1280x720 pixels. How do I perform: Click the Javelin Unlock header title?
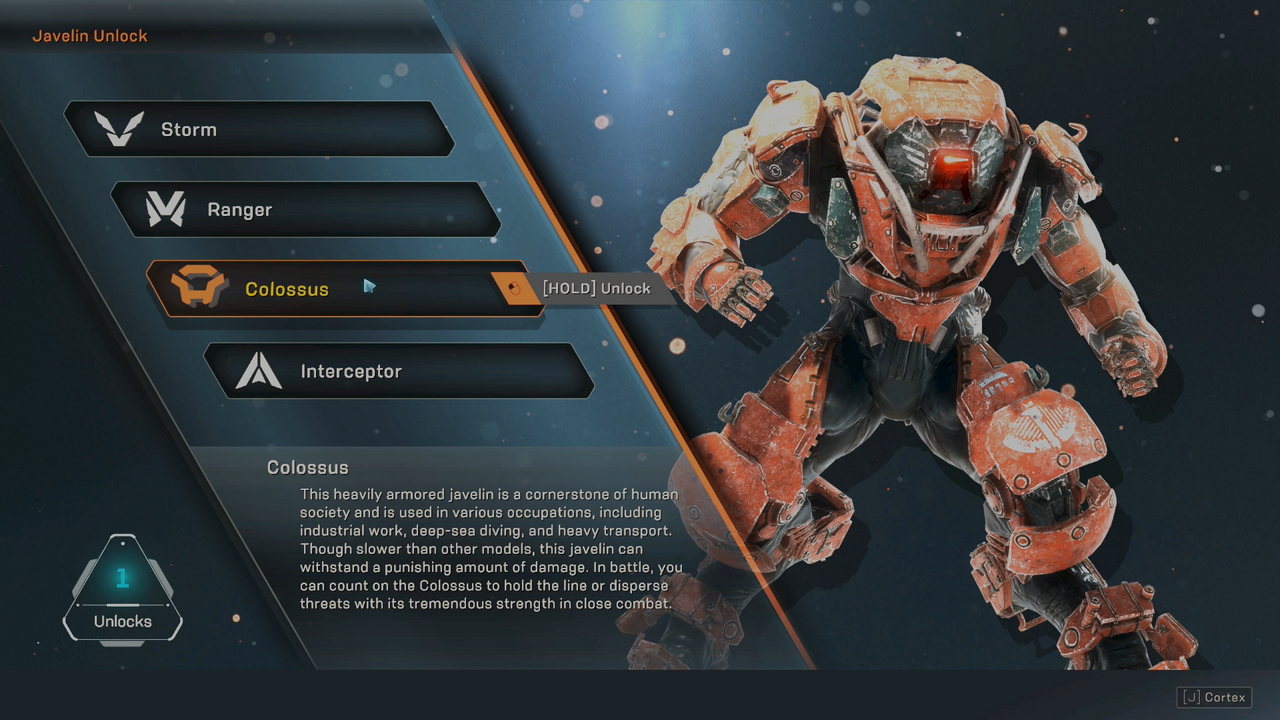[88, 35]
